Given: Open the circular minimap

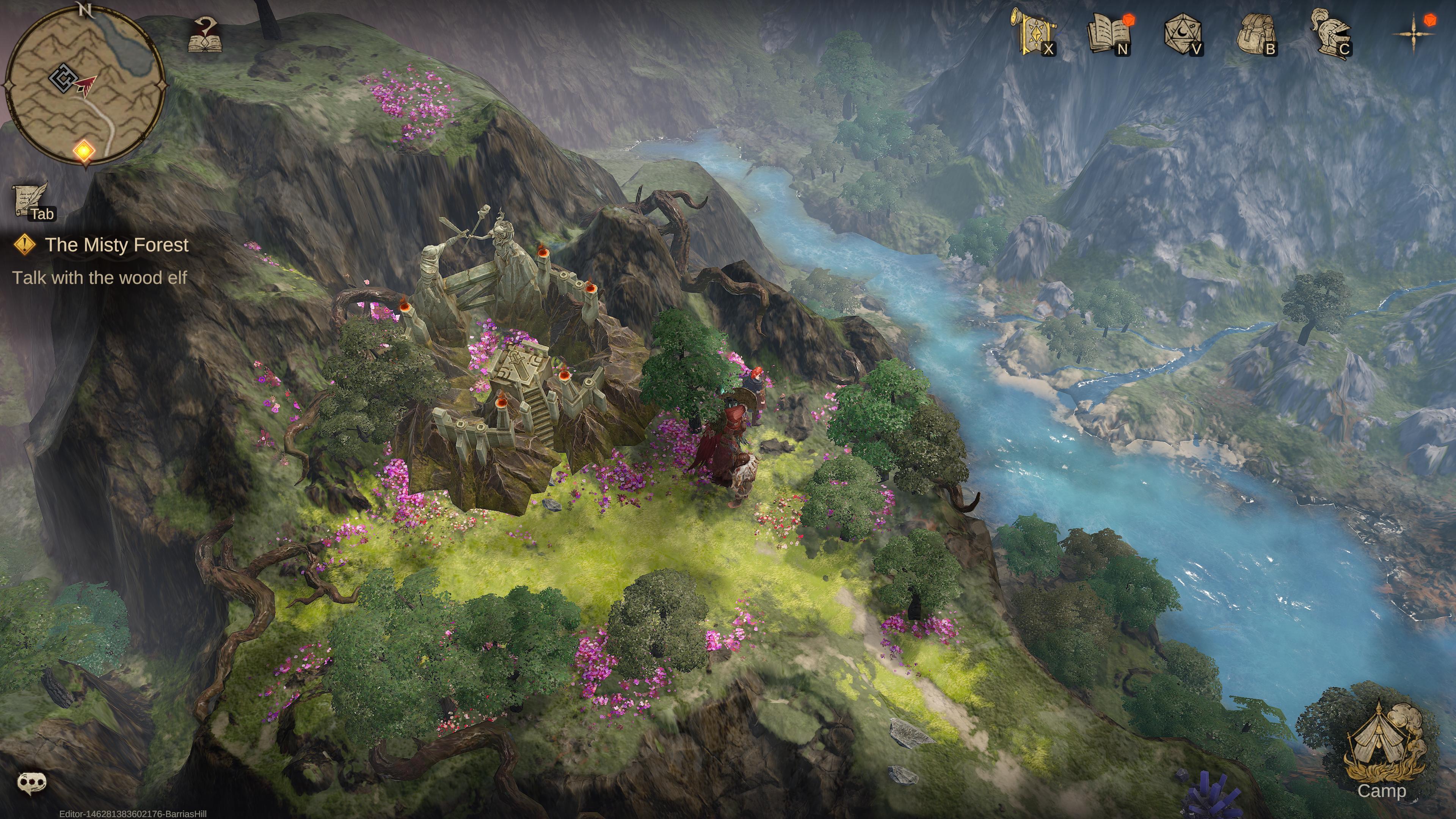Looking at the screenshot, I should click(x=85, y=85).
